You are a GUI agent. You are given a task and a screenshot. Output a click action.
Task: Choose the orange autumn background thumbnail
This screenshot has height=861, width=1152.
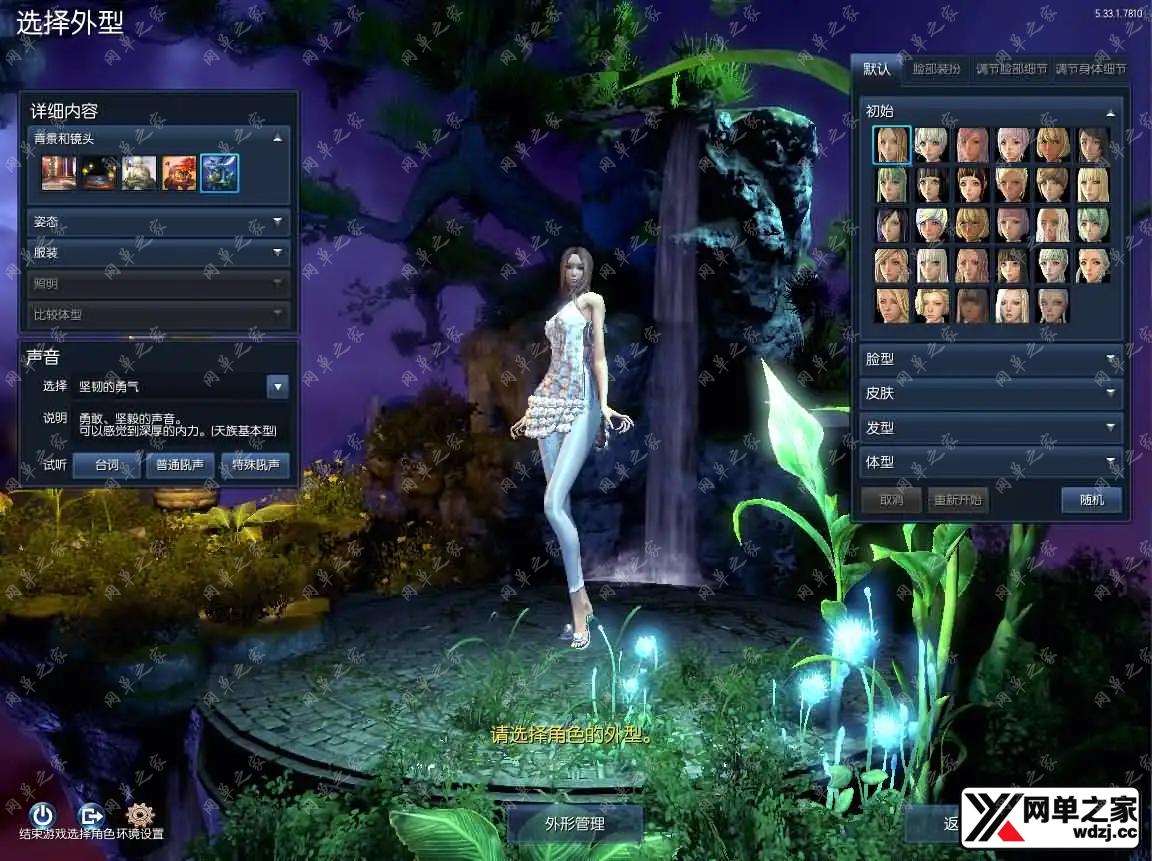pos(179,172)
